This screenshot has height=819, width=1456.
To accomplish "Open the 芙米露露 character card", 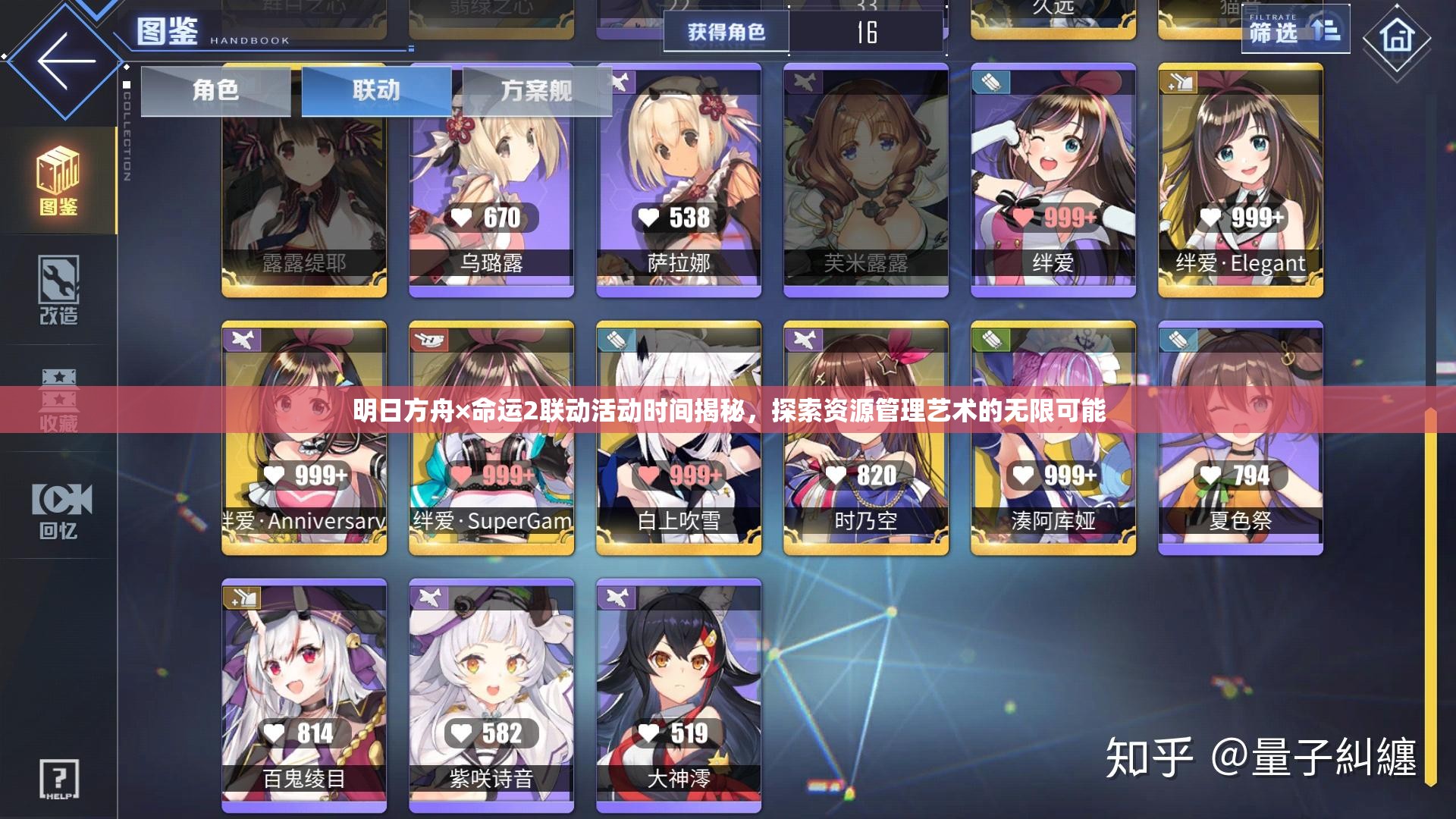I will [865, 174].
